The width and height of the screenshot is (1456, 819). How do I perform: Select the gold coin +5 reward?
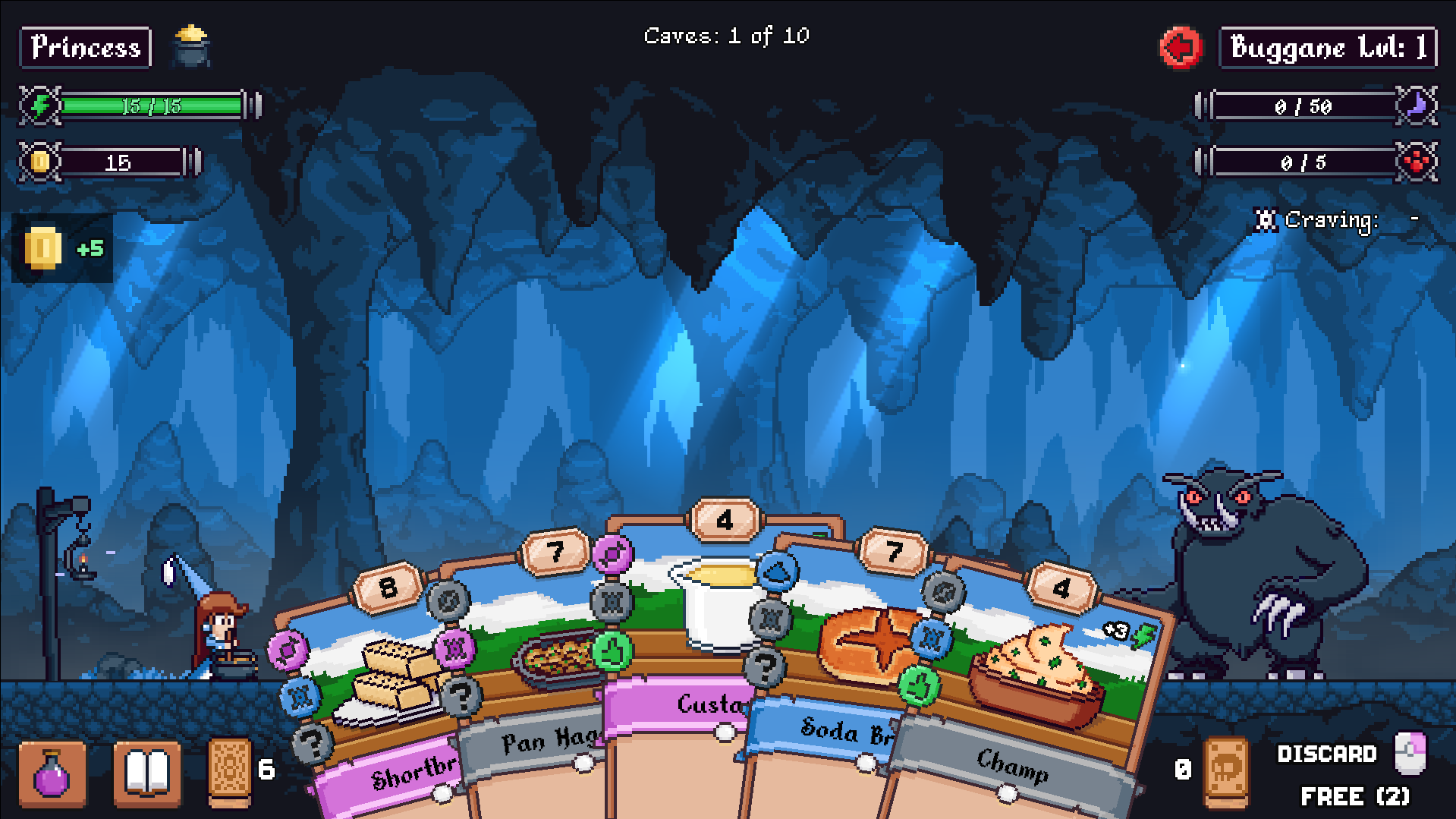(x=62, y=248)
